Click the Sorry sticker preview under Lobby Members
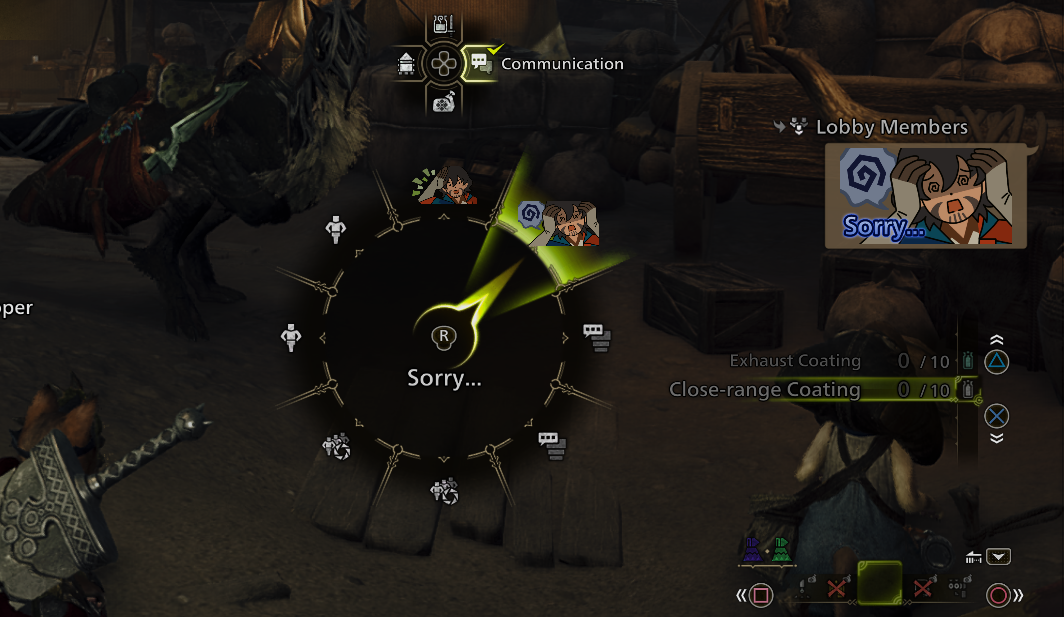The width and height of the screenshot is (1064, 617). point(925,195)
